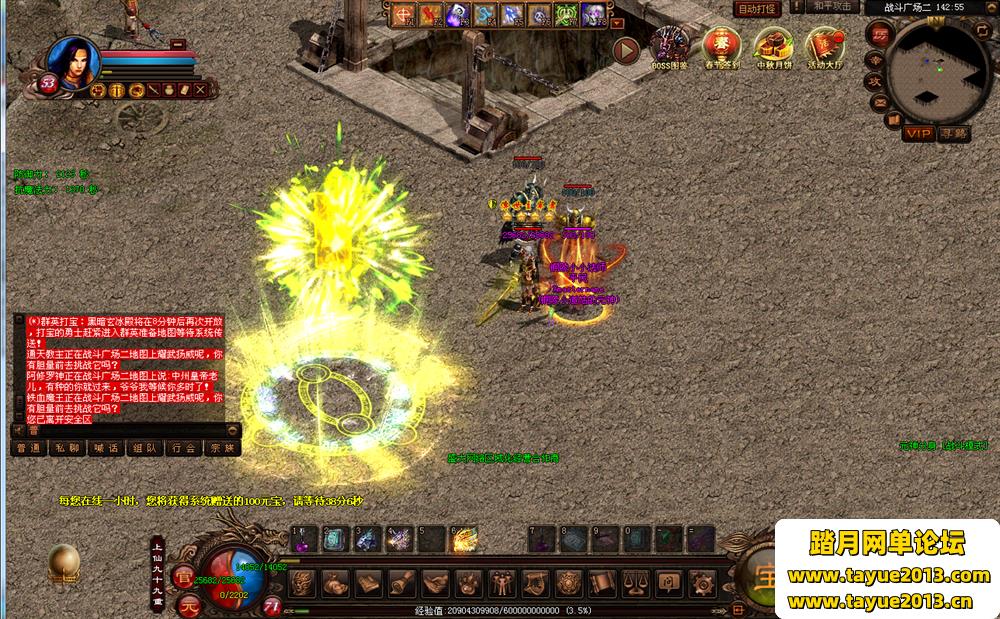The height and width of the screenshot is (619, 1000).
Task: Open the 中秋月饼 mooncake event
Action: (x=772, y=46)
